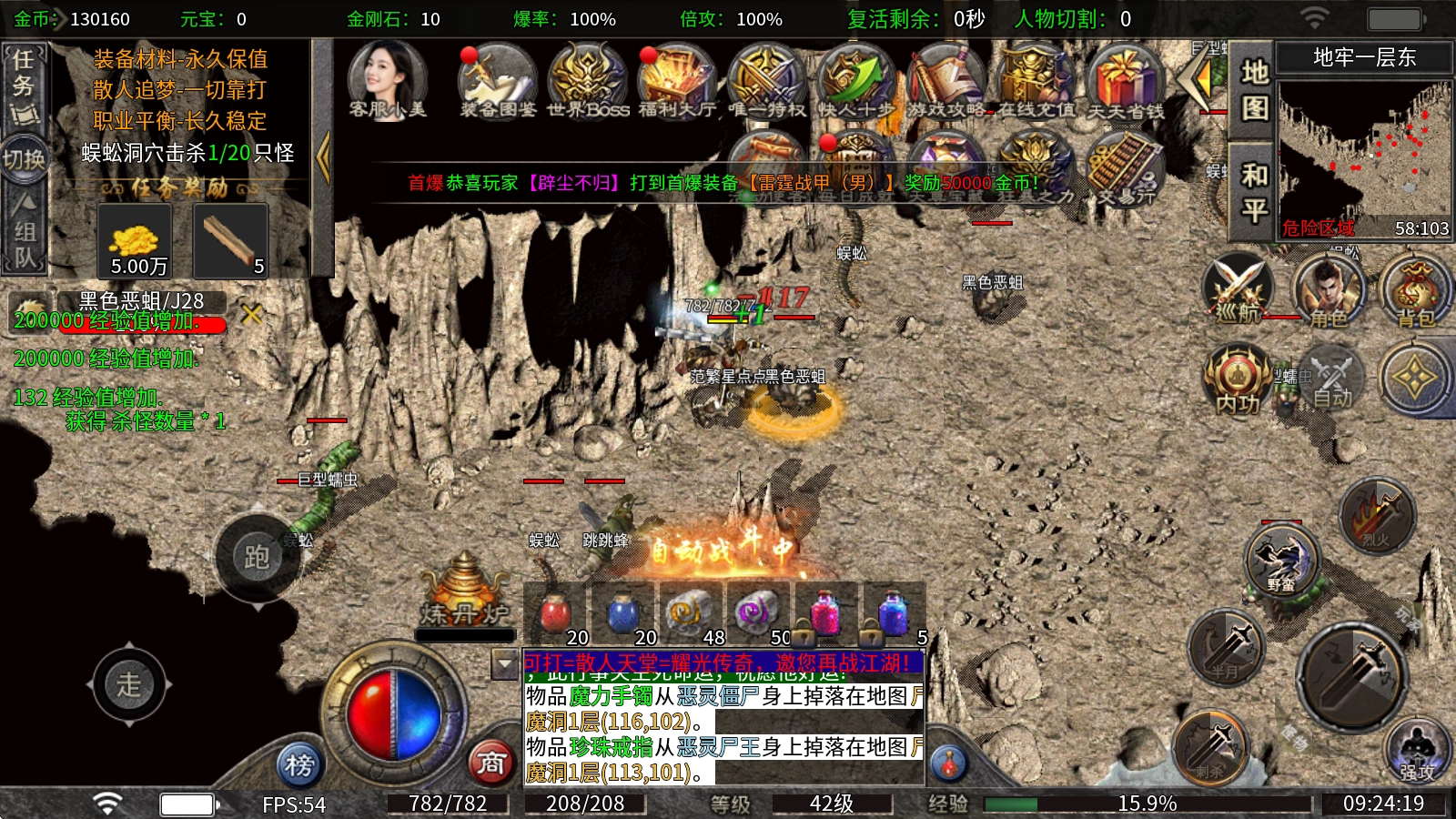Open the 世界Boss menu

[587, 80]
